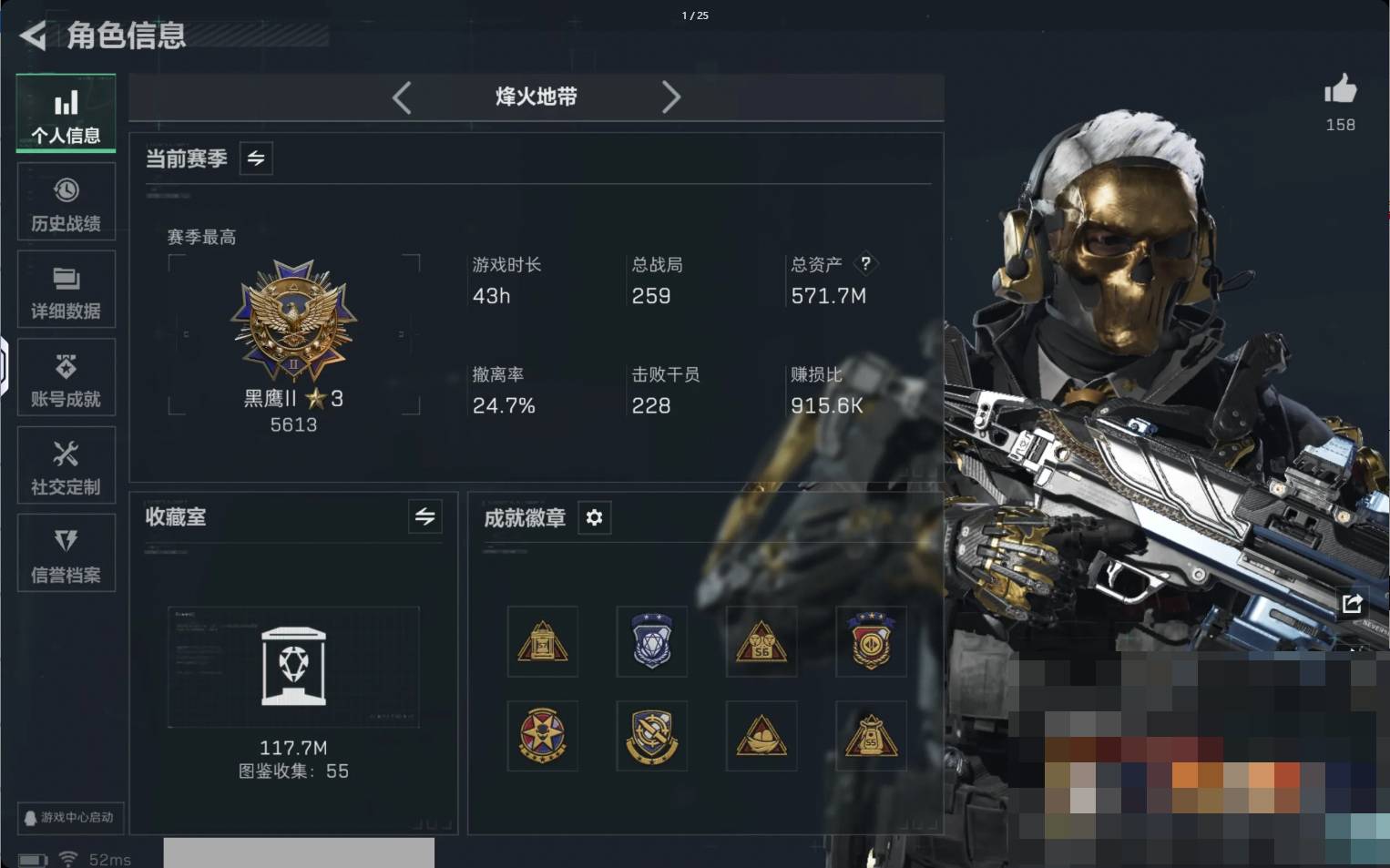Open the 成就徽章 gear settings
Image resolution: width=1390 pixels, height=868 pixels.
tap(594, 517)
